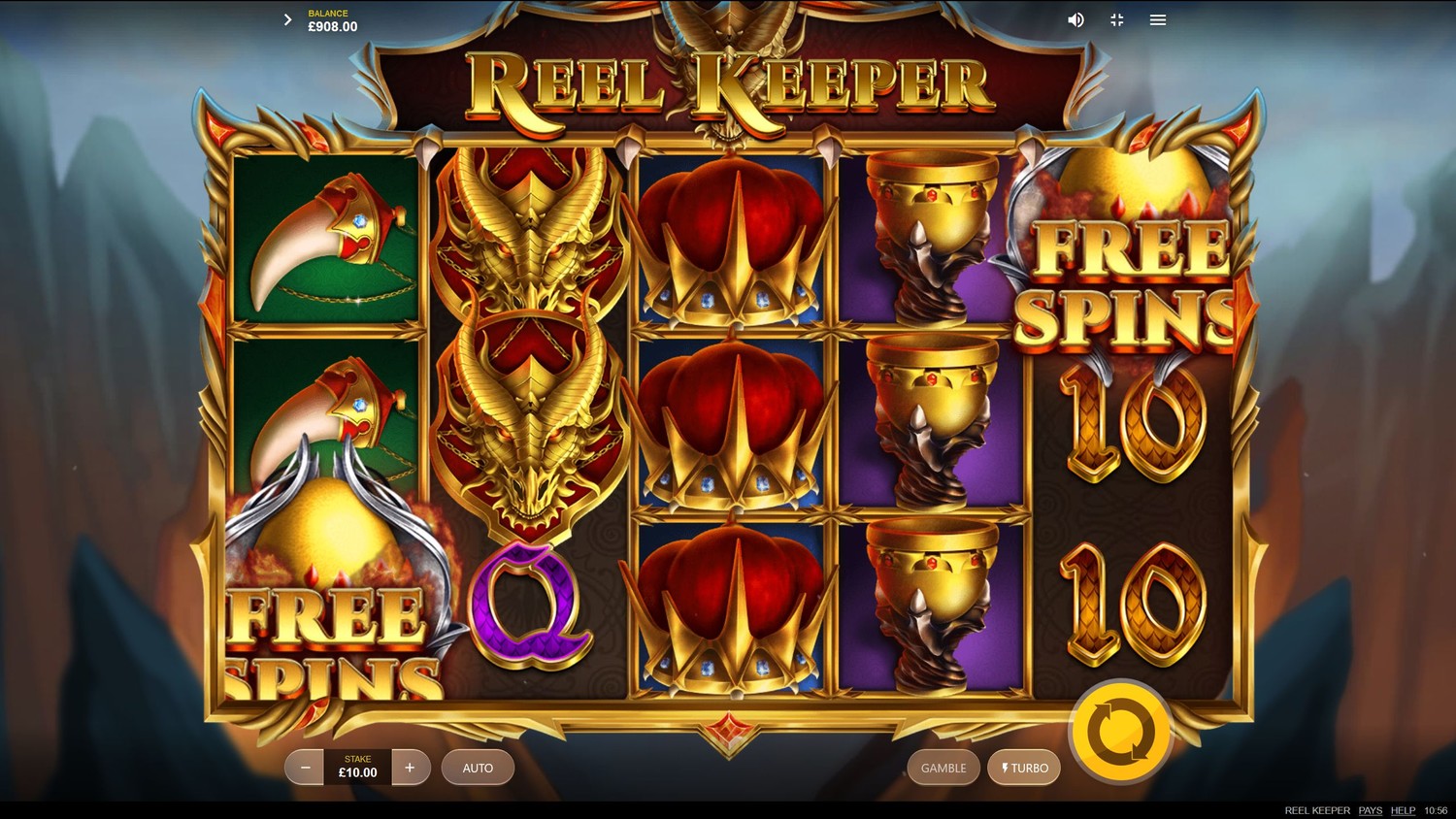1456x819 pixels.
Task: Expand the balance panel arrow
Action: point(287,19)
